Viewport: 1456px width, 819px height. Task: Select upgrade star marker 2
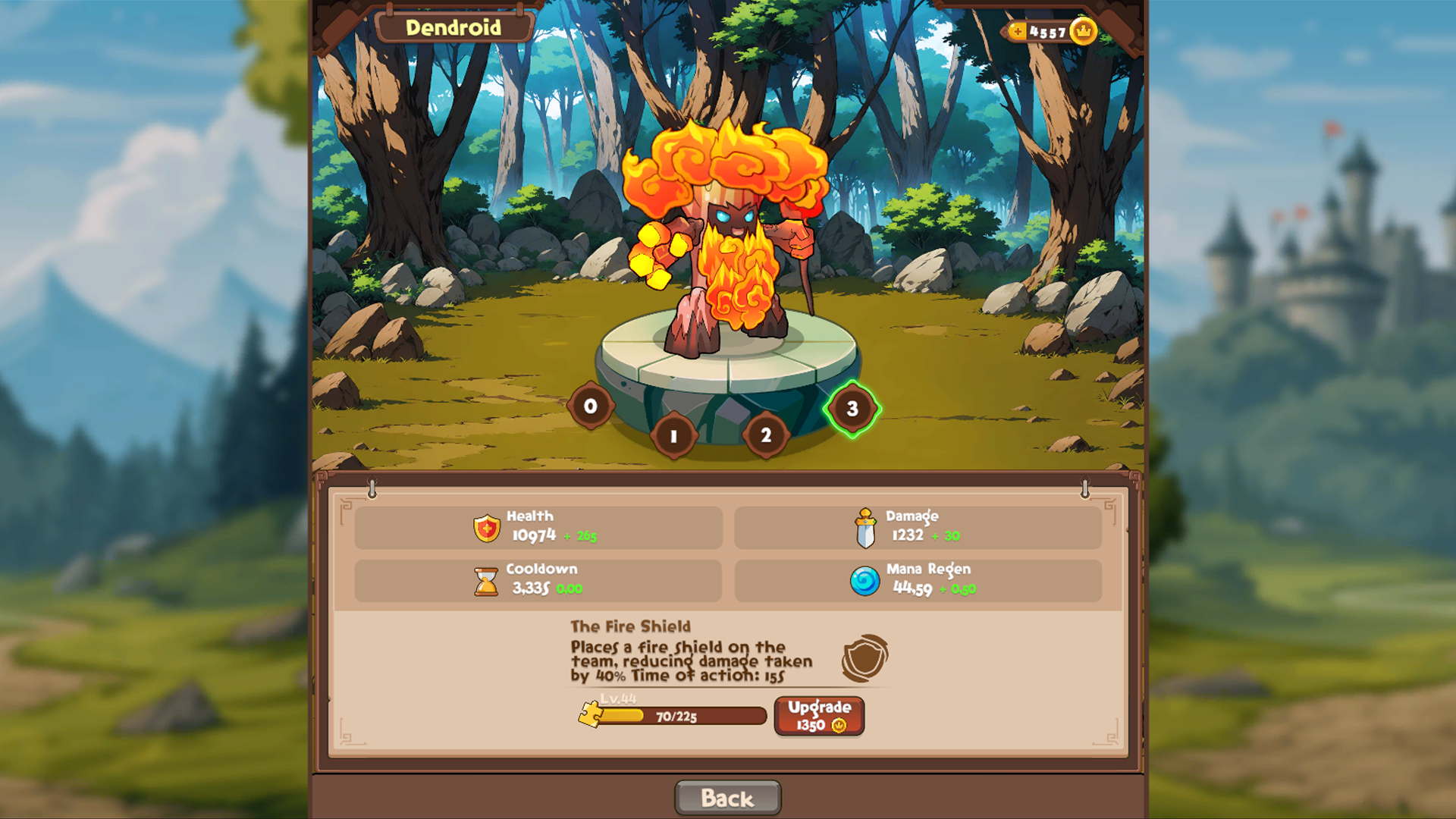[x=765, y=436]
